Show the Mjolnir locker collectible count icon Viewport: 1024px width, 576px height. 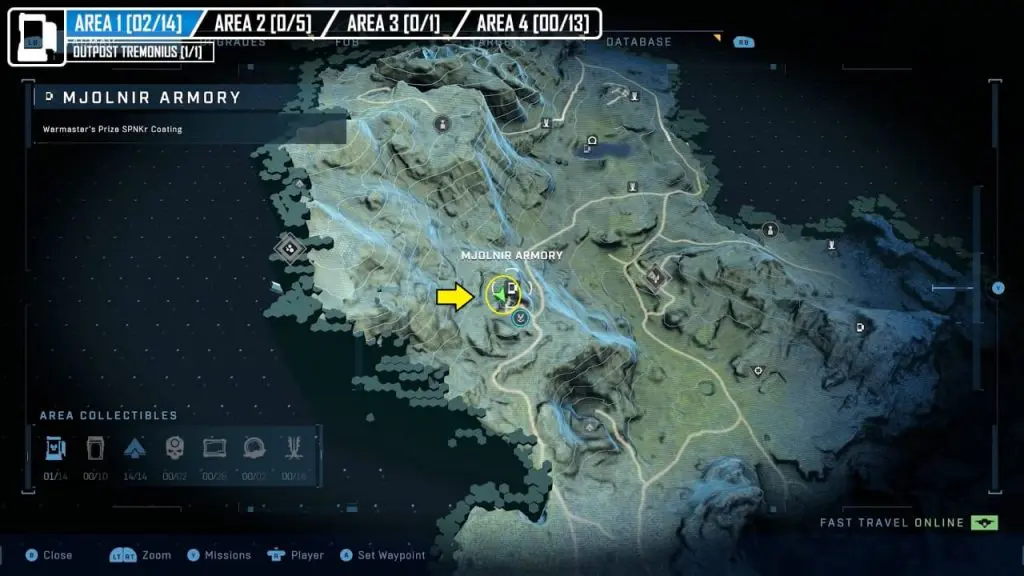(54, 447)
